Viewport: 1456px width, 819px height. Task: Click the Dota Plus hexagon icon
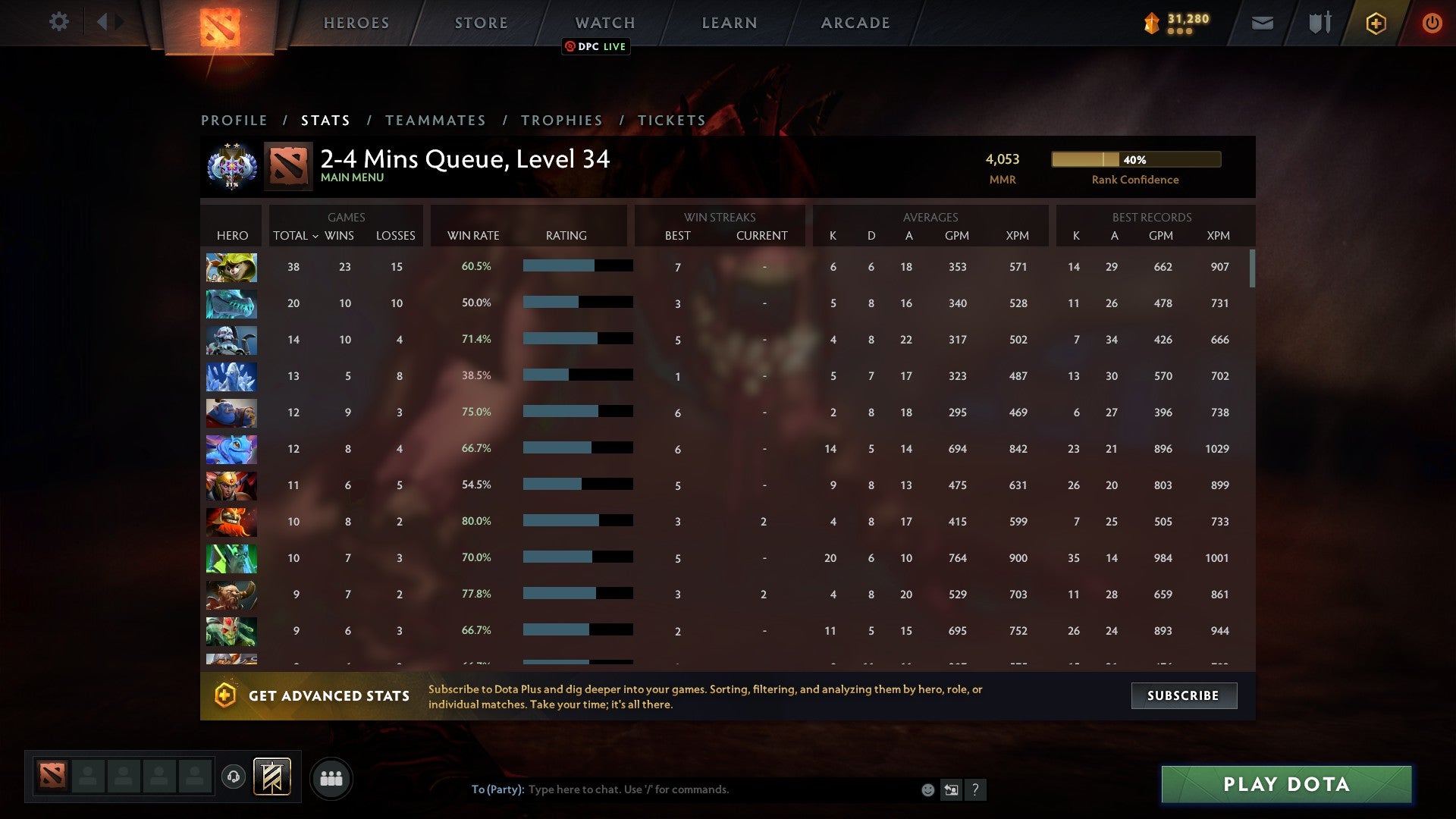(1376, 24)
